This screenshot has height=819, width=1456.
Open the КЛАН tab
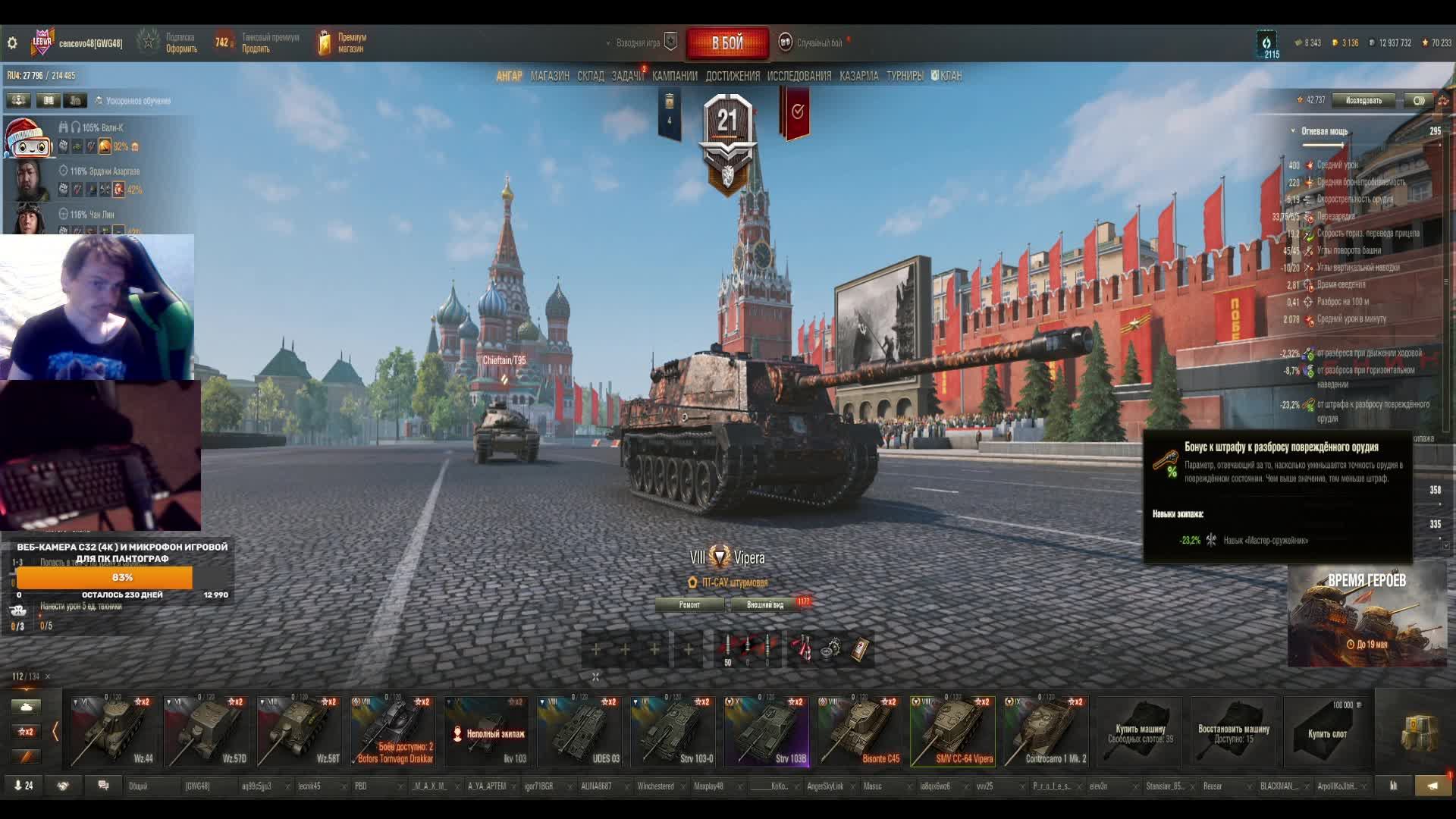pos(950,76)
